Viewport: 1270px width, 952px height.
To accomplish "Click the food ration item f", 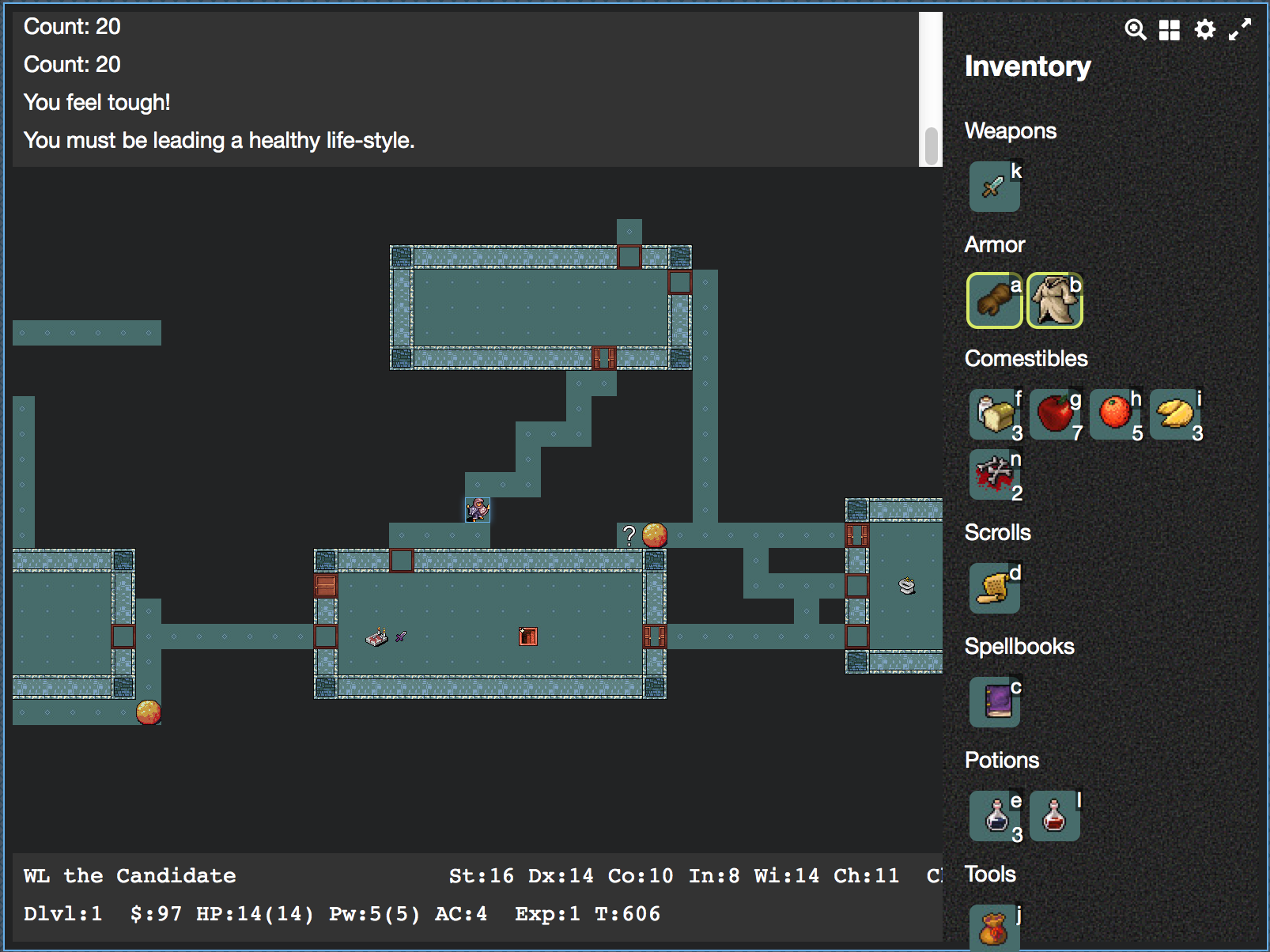I will click(994, 414).
